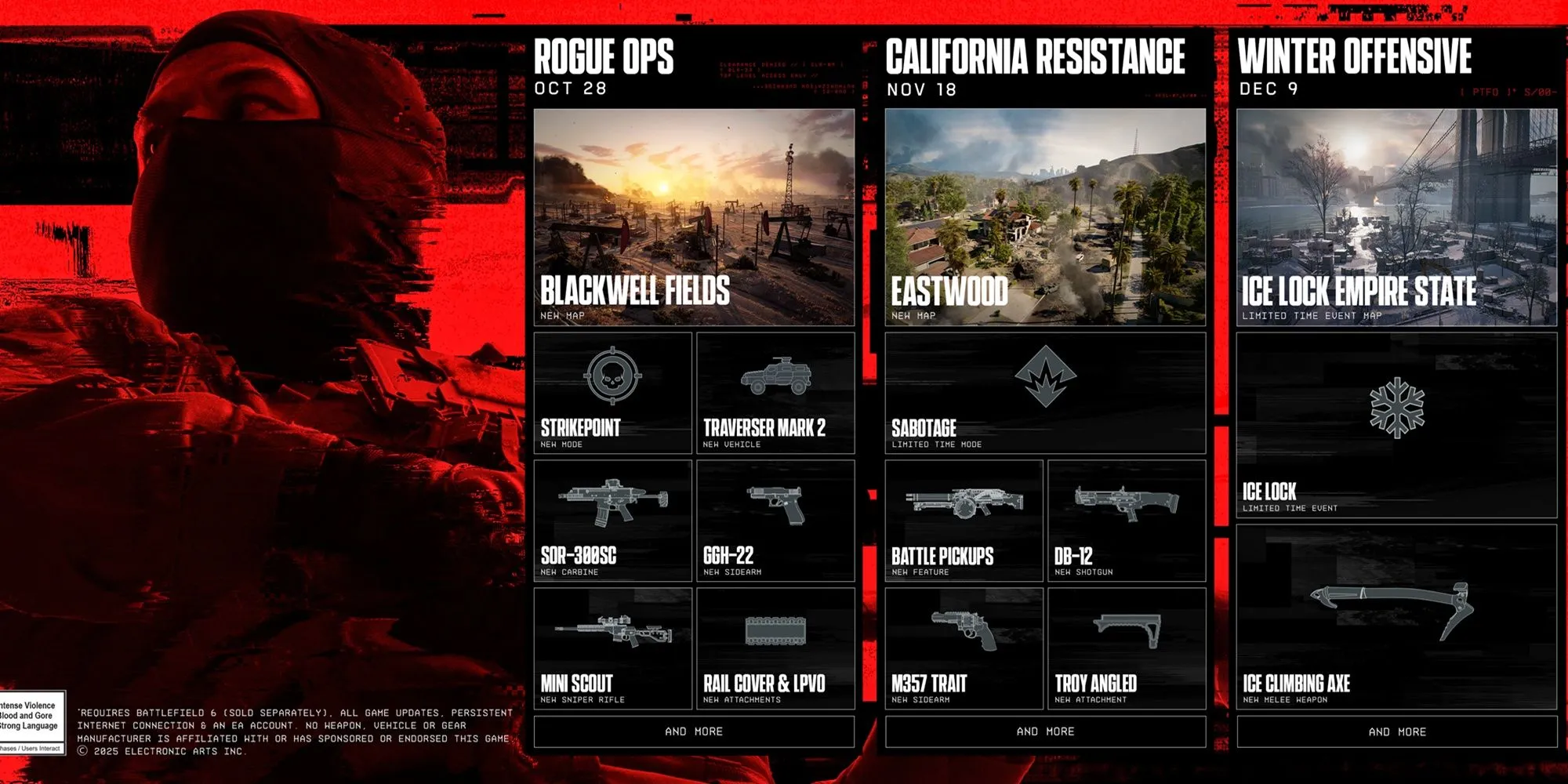Open the Battle Pickups feature tile
This screenshot has height=784, width=1568.
pyautogui.click(x=964, y=521)
